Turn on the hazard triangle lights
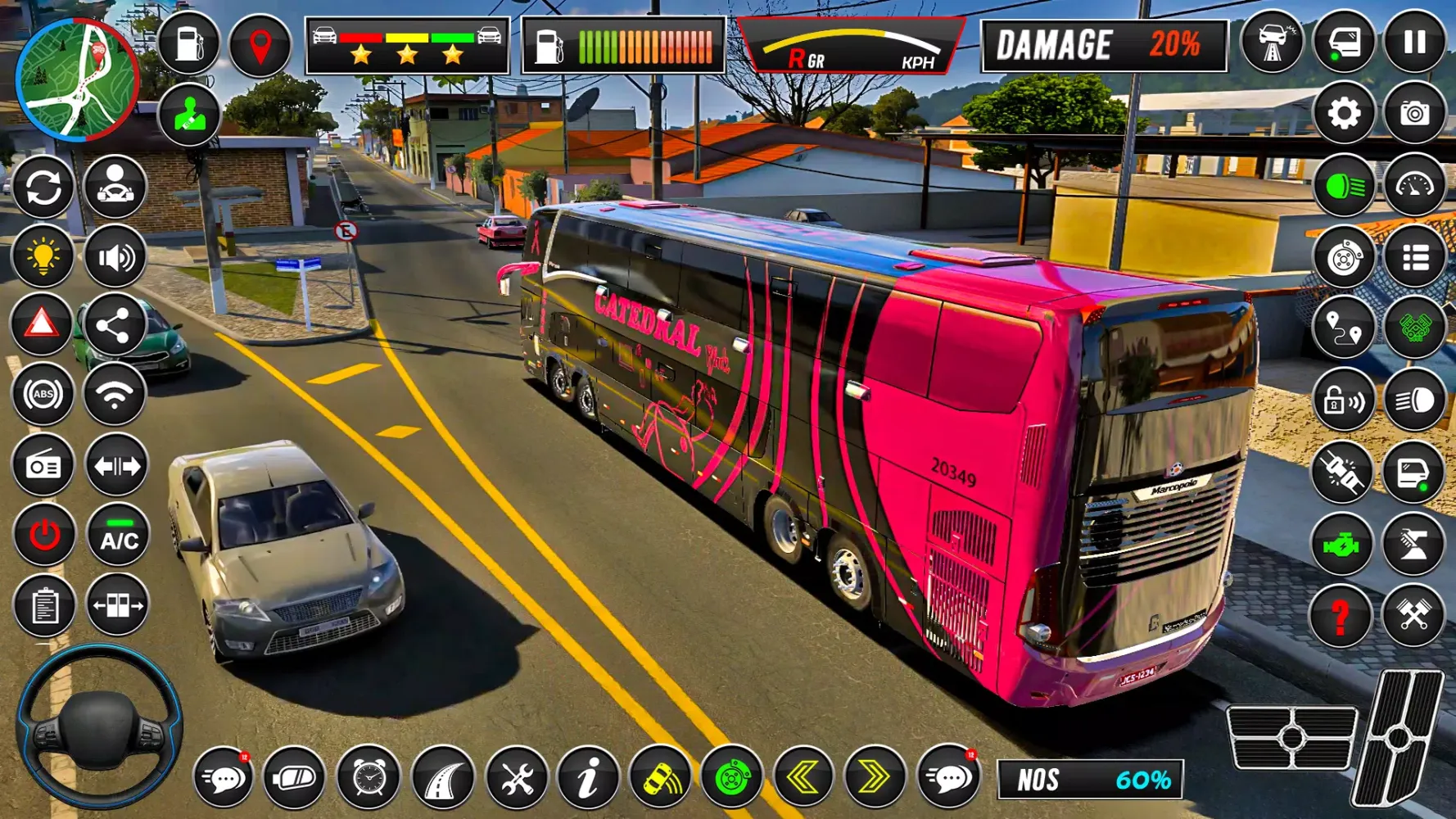Screen dimensions: 1456x819 (x=42, y=325)
